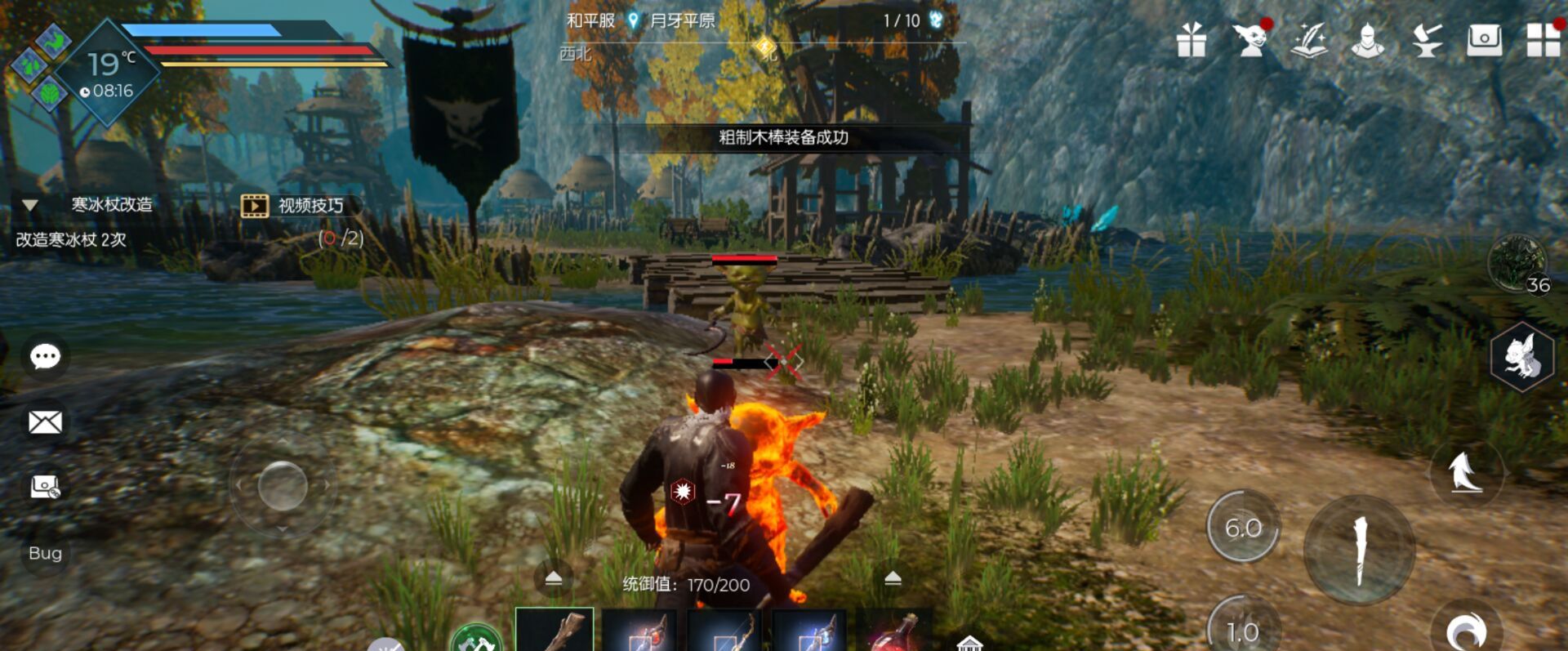Image resolution: width=1568 pixels, height=651 pixels.
Task: Collapse the 寒冰杖改造 quest tracker arrow
Action: (x=31, y=206)
